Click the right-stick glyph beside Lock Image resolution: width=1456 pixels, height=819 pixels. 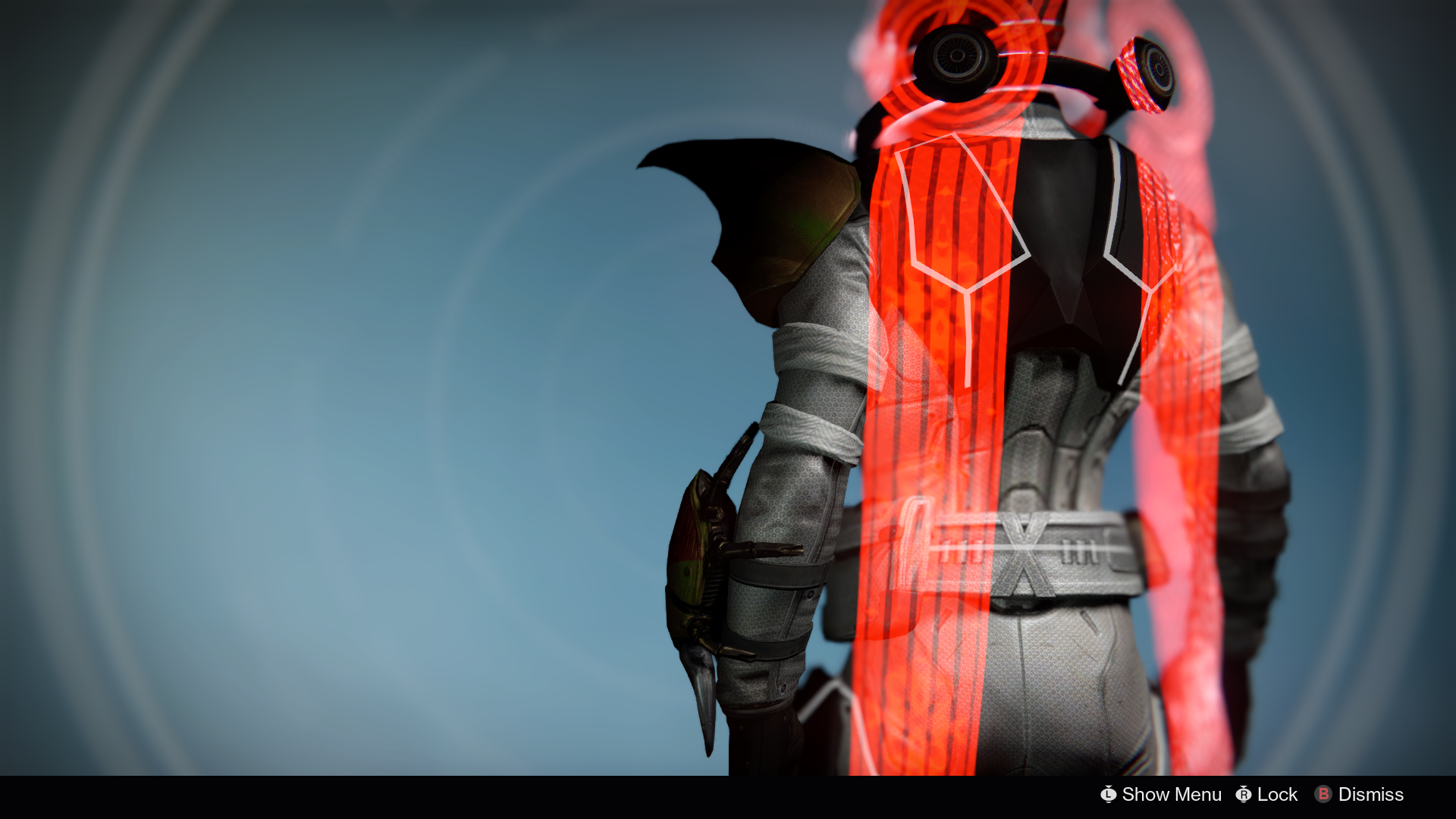click(1244, 794)
